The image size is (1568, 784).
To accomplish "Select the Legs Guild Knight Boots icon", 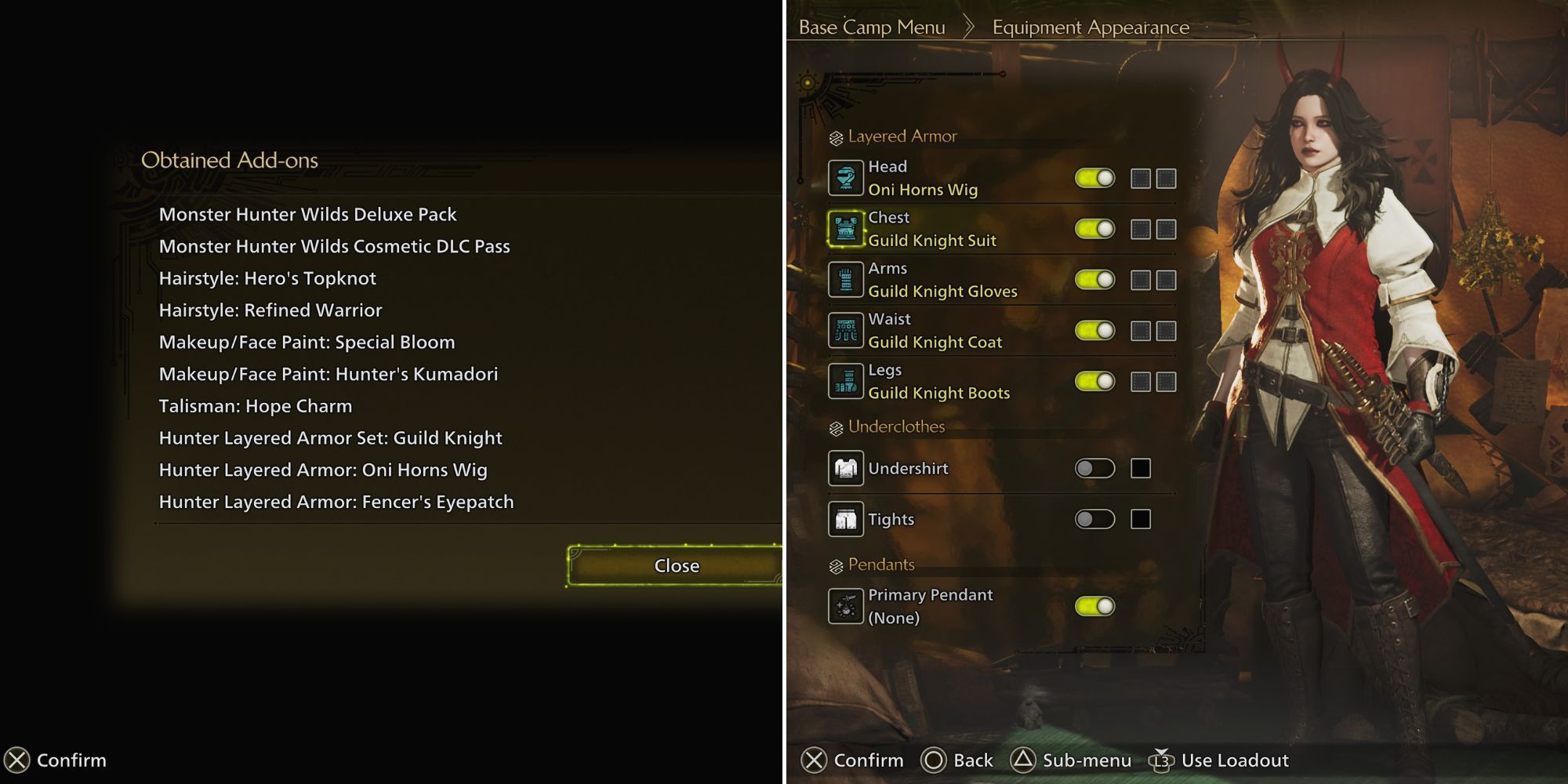I will pyautogui.click(x=844, y=381).
